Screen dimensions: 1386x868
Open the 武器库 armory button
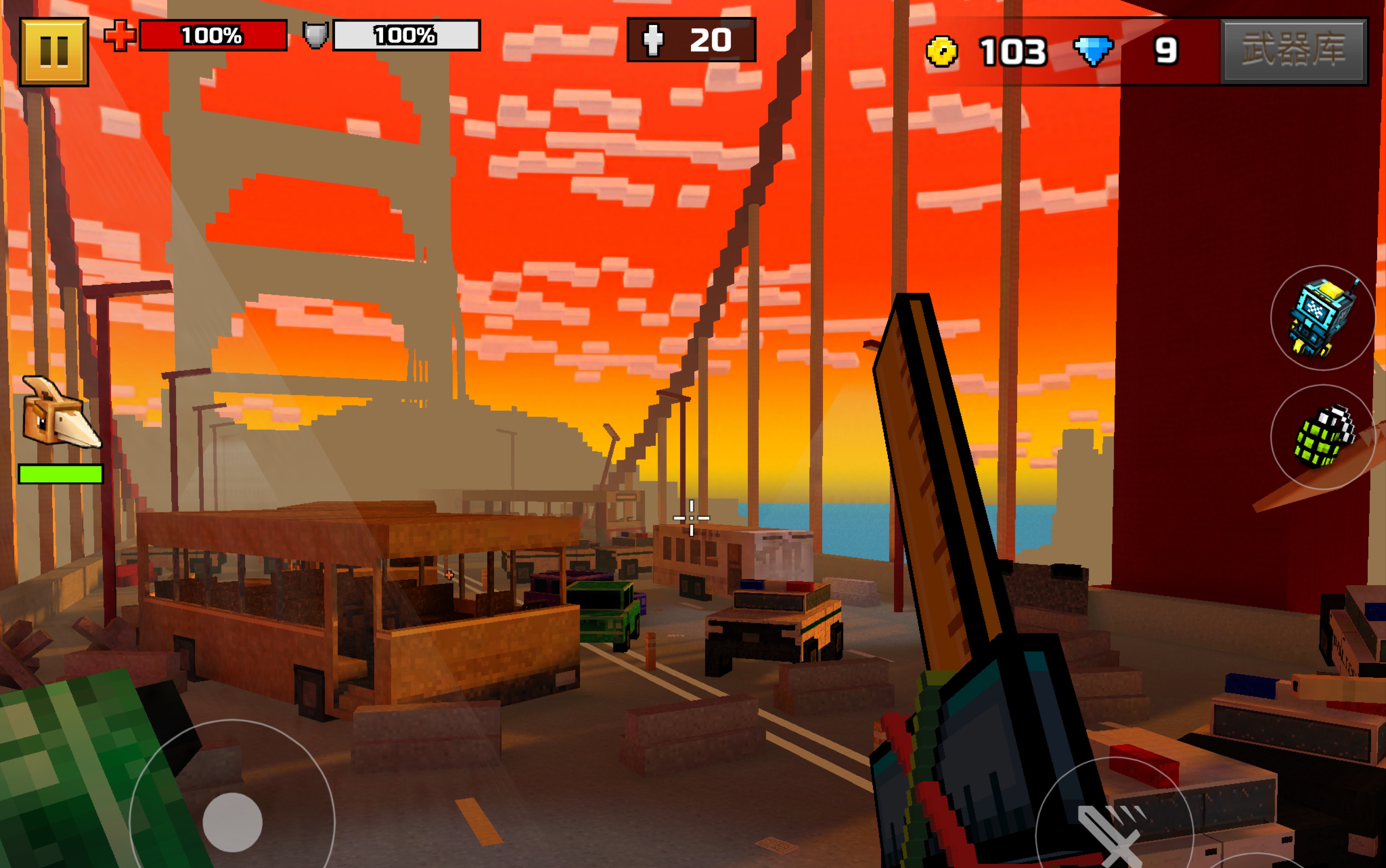pos(1293,50)
